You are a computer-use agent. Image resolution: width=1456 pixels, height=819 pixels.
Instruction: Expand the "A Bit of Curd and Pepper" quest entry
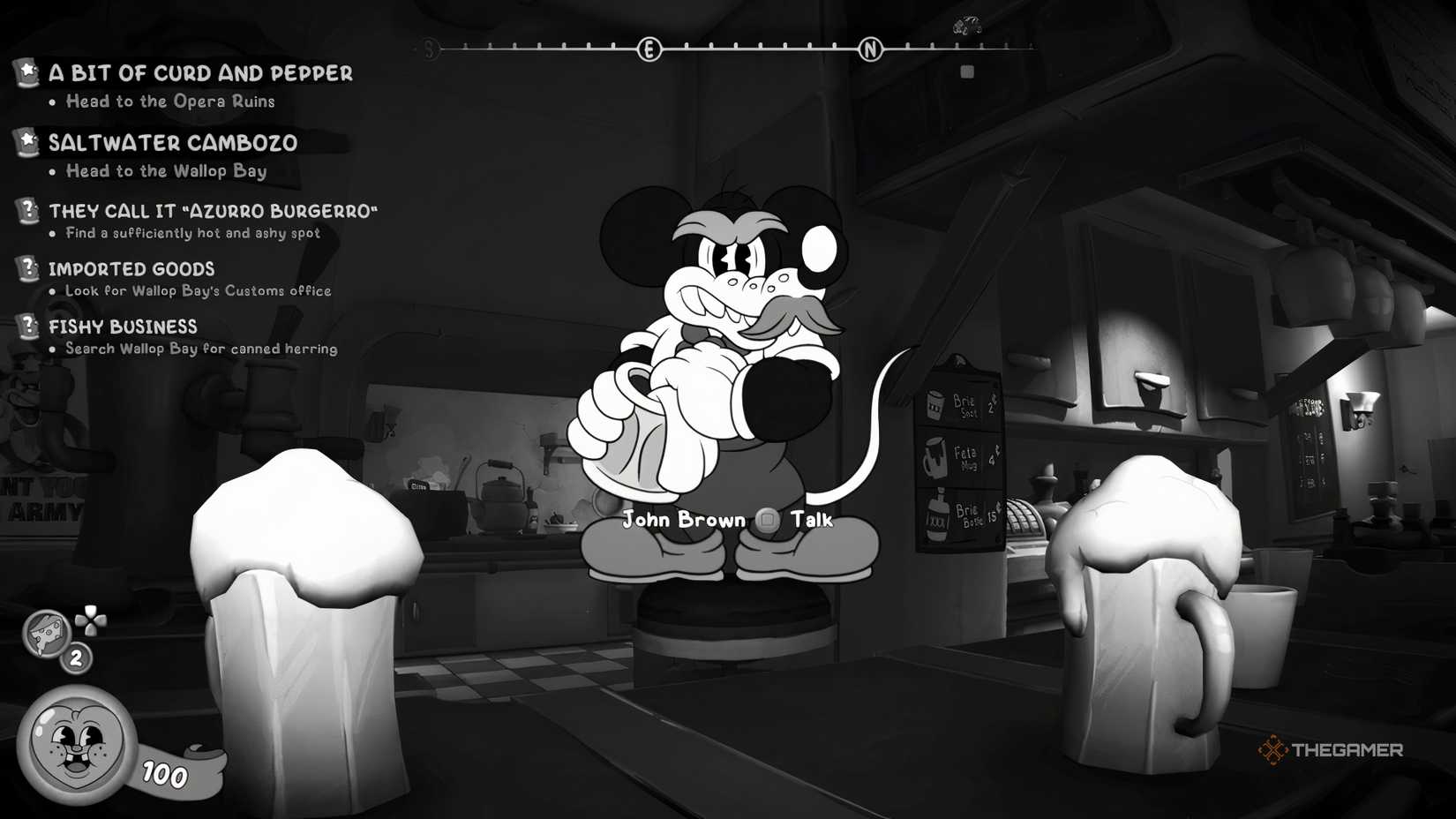coord(201,74)
